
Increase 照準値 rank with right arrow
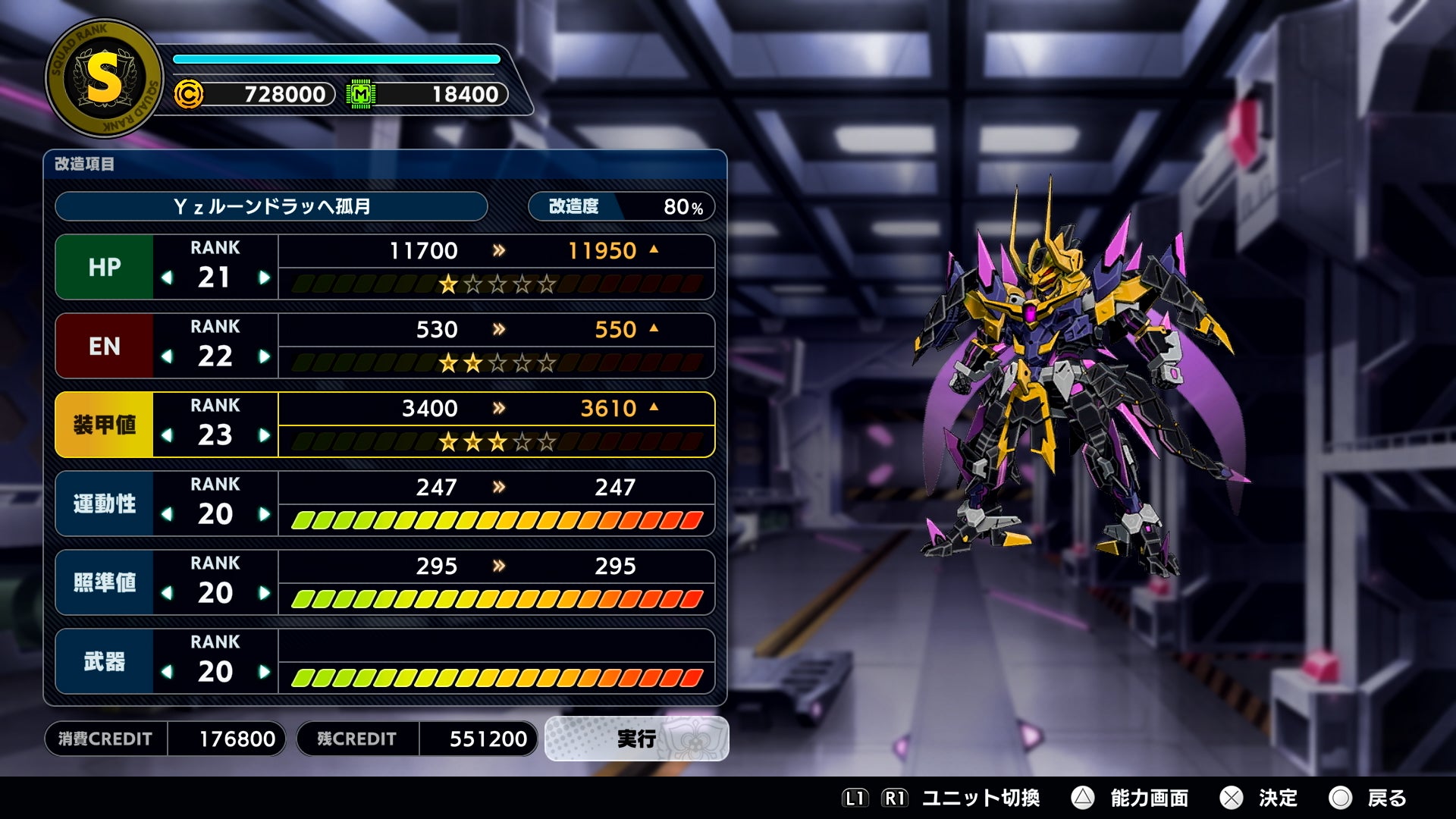click(264, 593)
